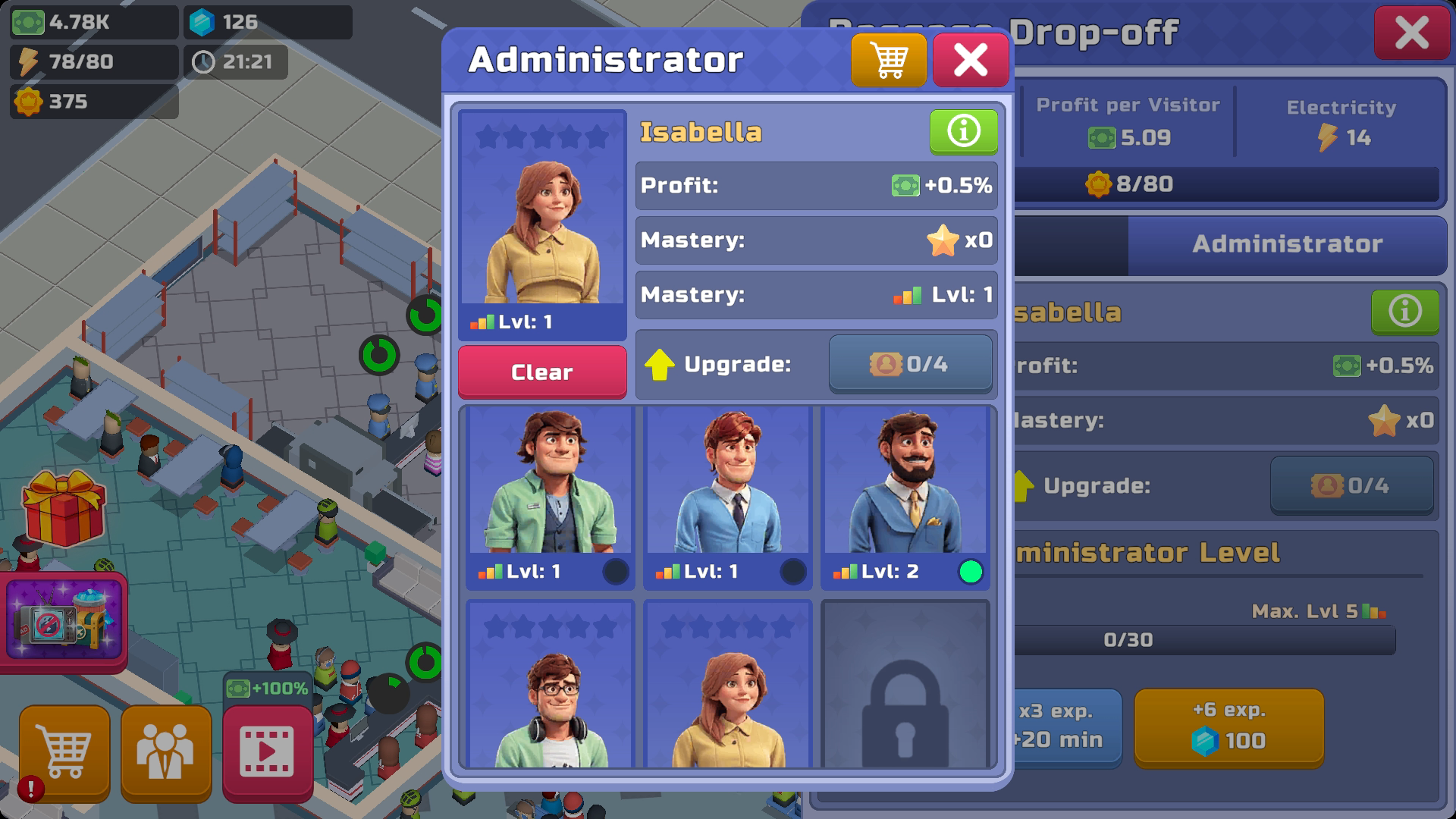Close the Baggage Drop-off panel

click(1411, 33)
